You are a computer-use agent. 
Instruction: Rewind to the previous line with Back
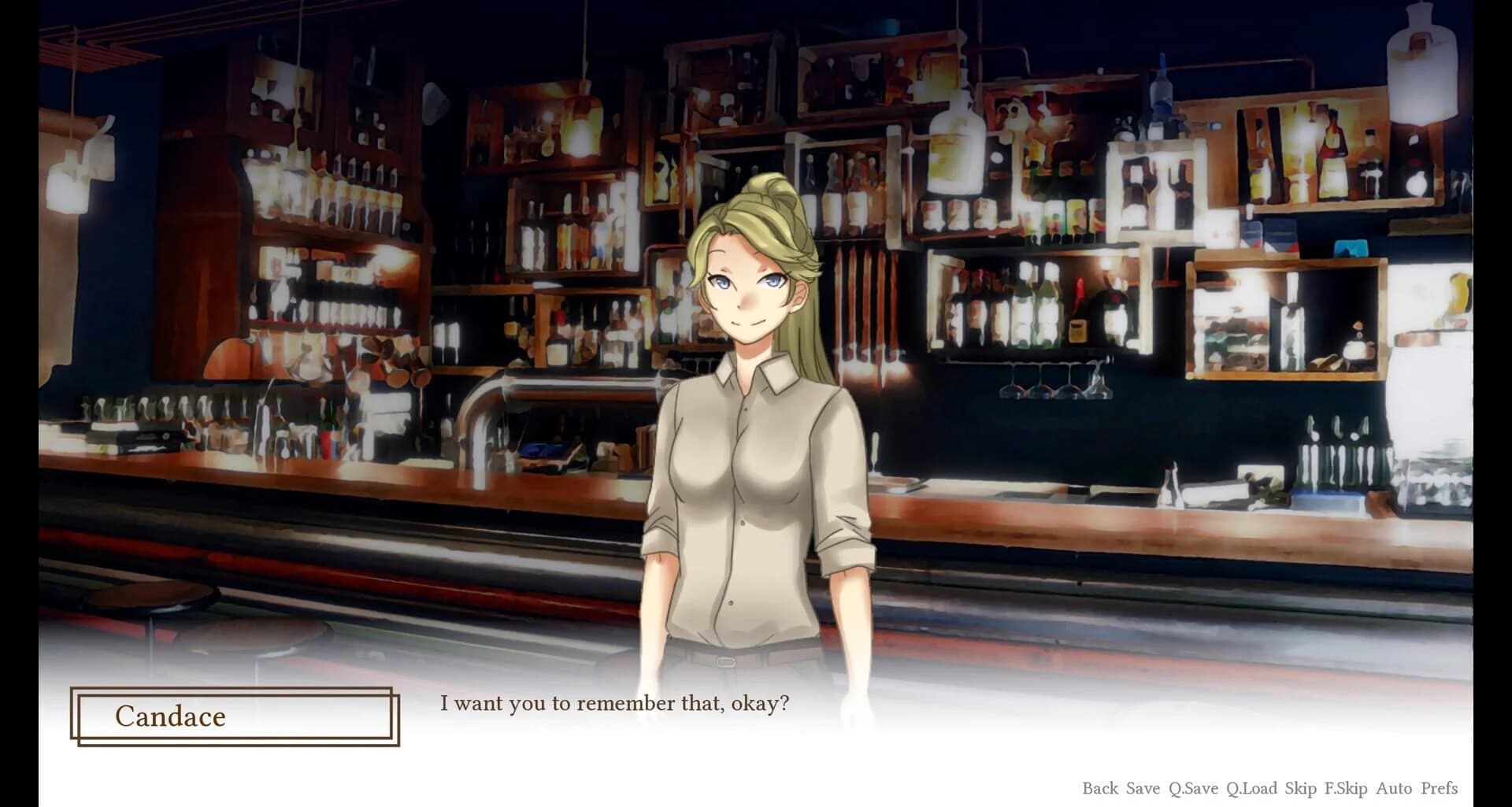coord(1101,787)
